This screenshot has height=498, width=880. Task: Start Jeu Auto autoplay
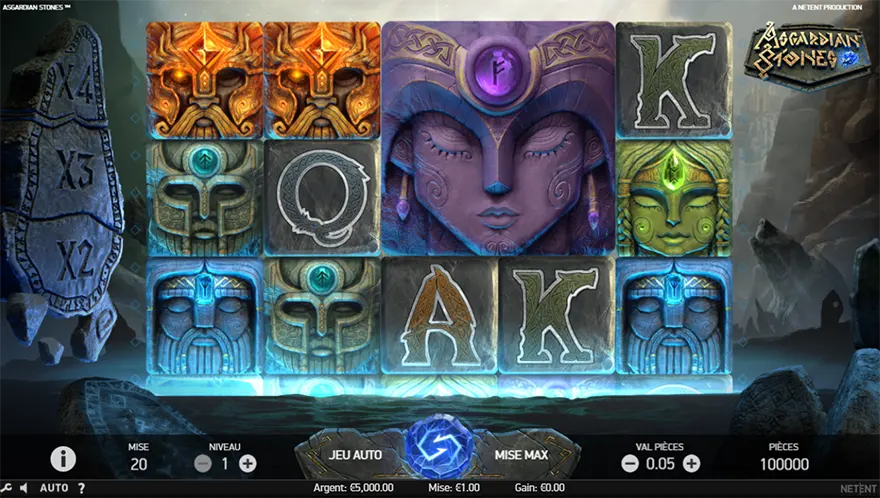[356, 454]
